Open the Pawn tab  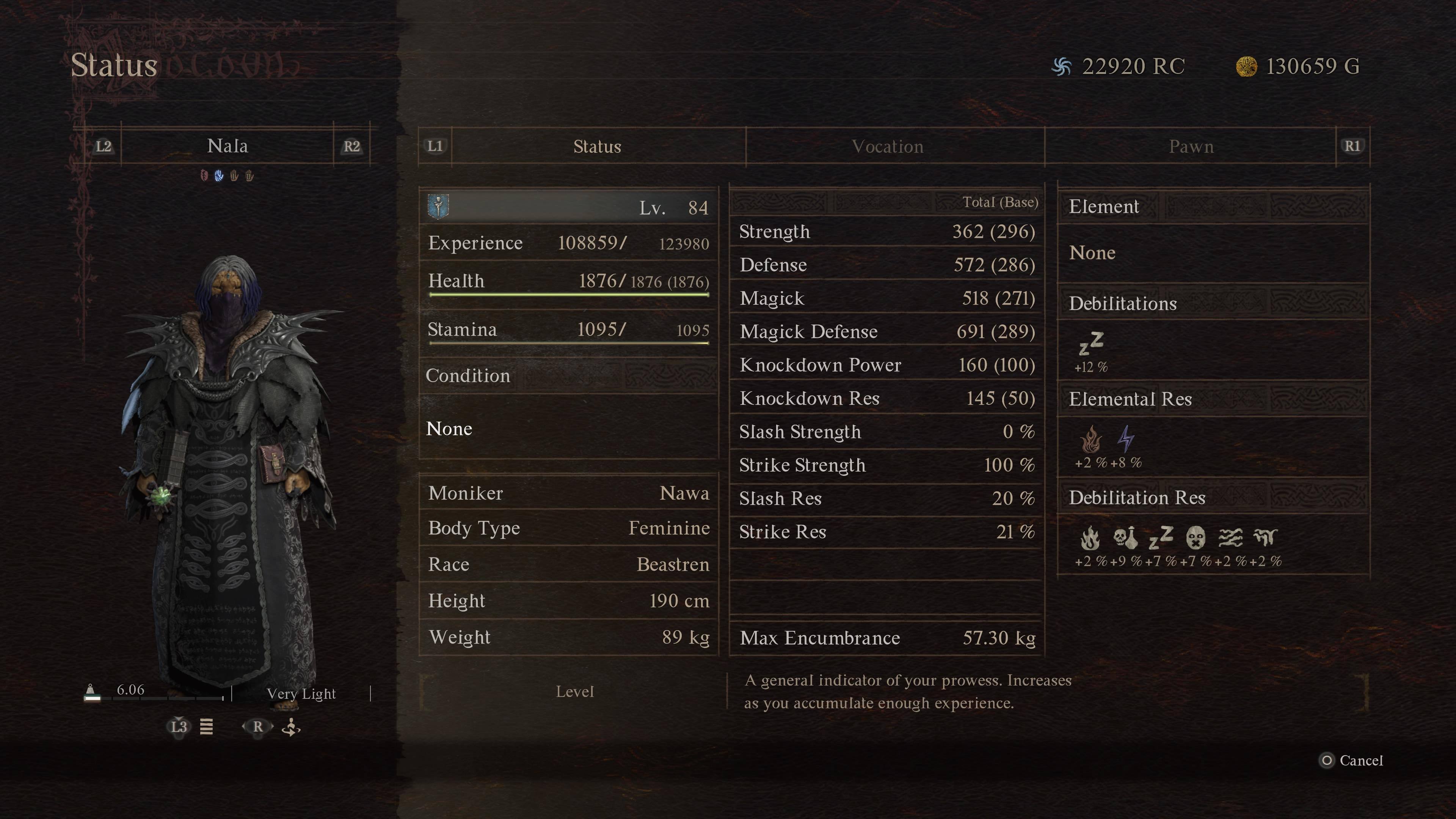point(1191,147)
